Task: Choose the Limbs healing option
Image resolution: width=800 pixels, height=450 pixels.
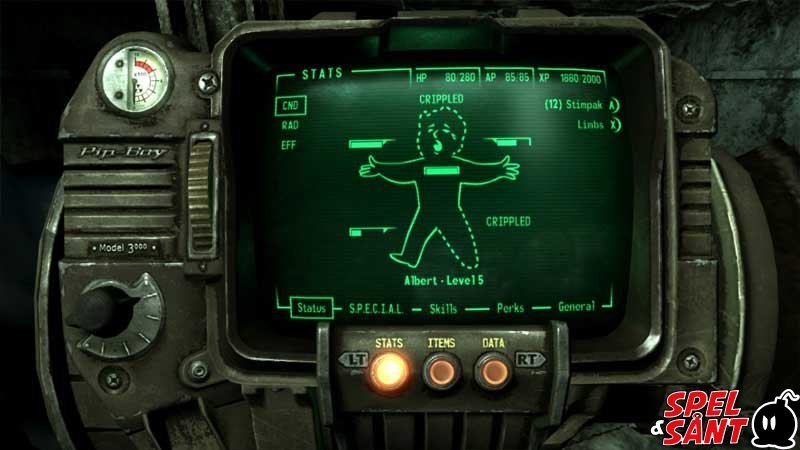Action: [598, 124]
